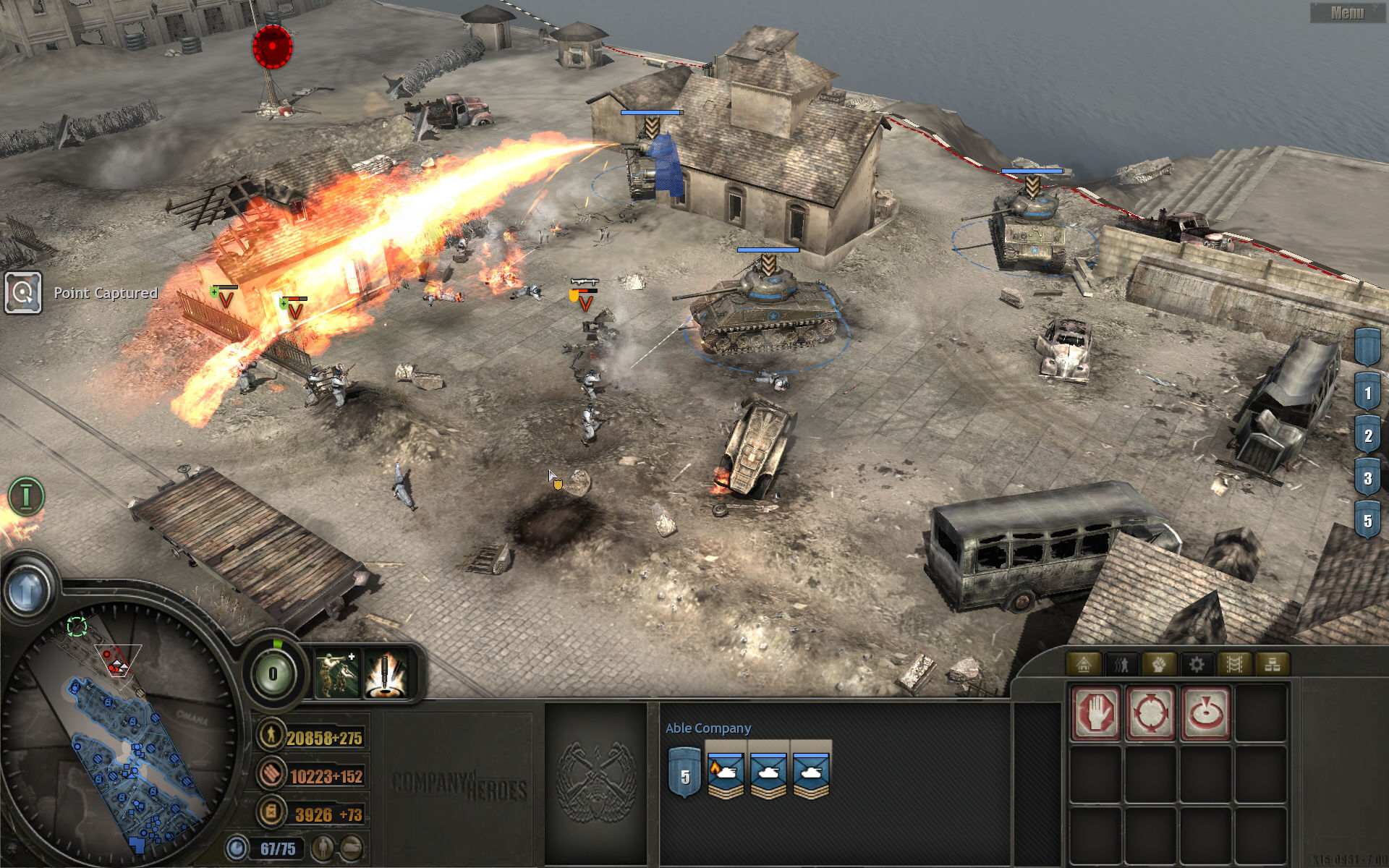Trigger the artillery shell strike ability
Image resolution: width=1389 pixels, height=868 pixels.
386,673
